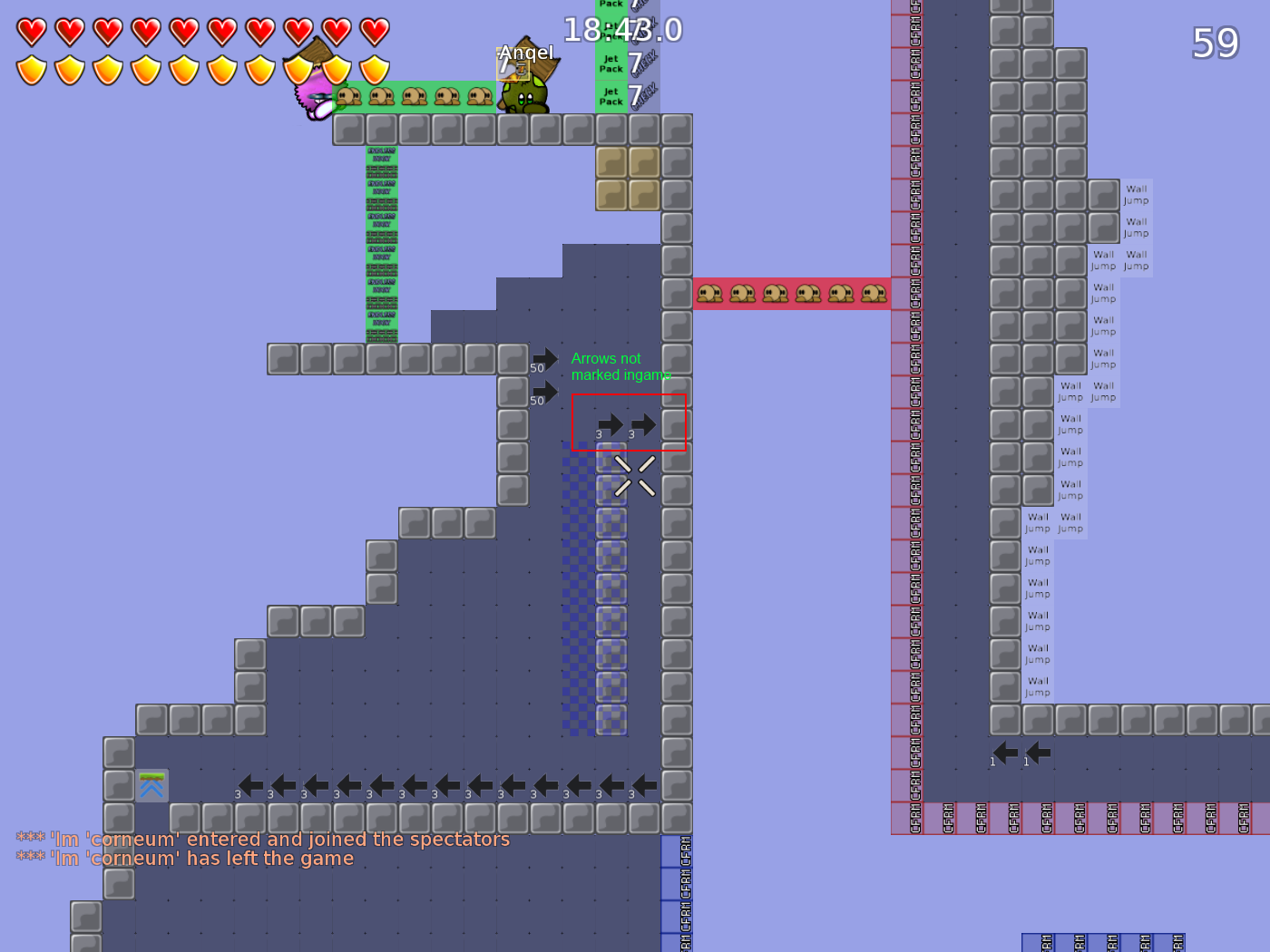Click the "CHECK" label beside a Jet Pack

click(x=649, y=63)
